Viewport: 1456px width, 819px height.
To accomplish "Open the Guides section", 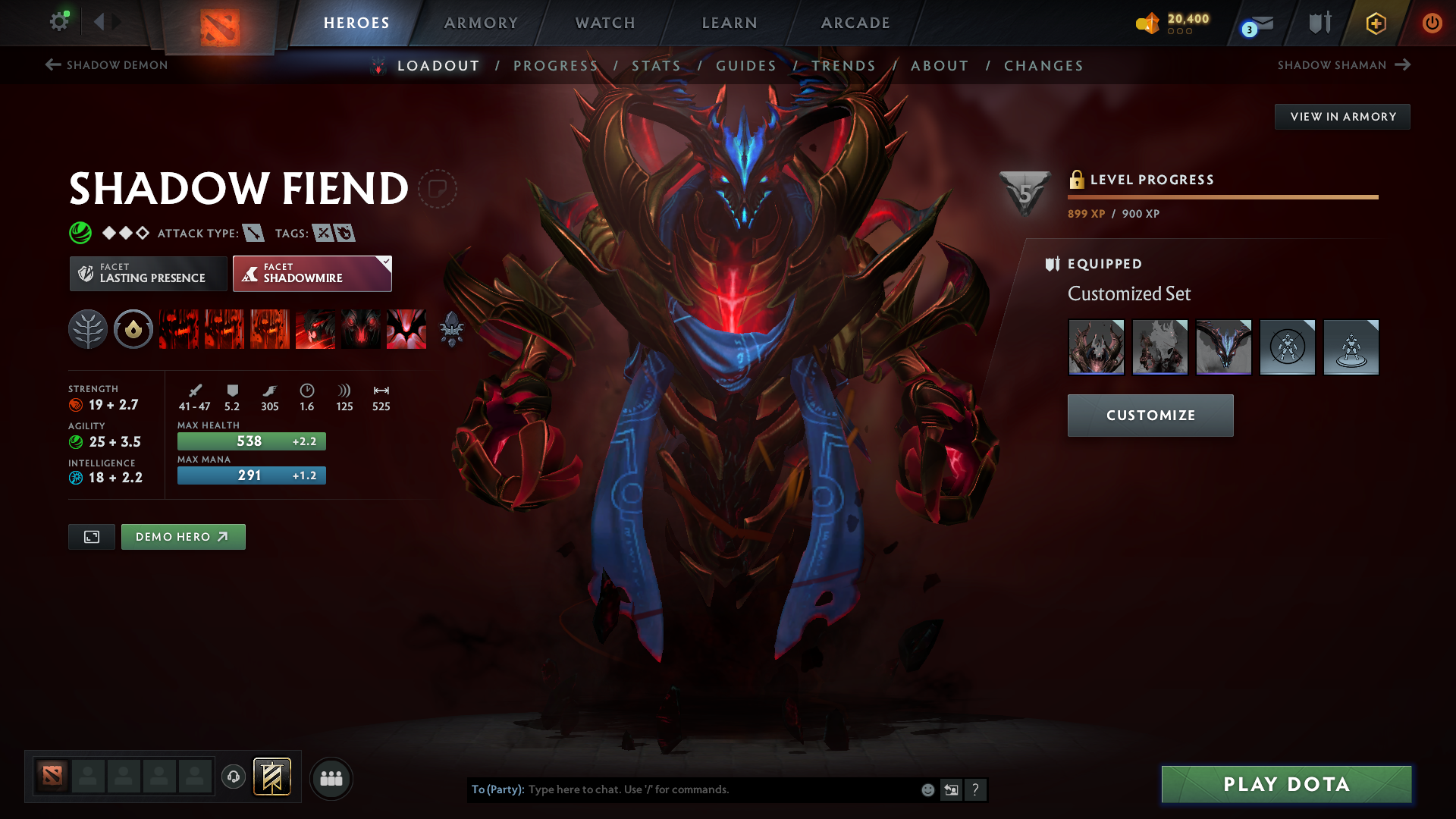I will pos(746,66).
